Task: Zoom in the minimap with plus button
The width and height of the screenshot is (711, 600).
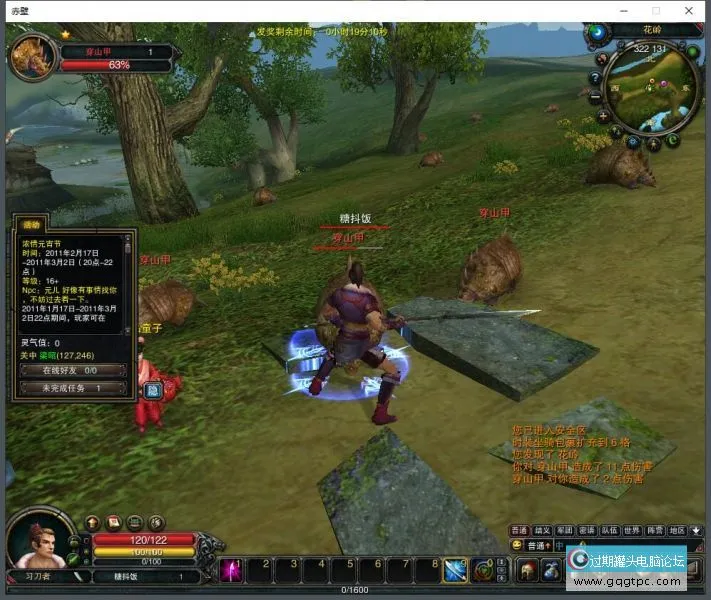Action: click(604, 116)
